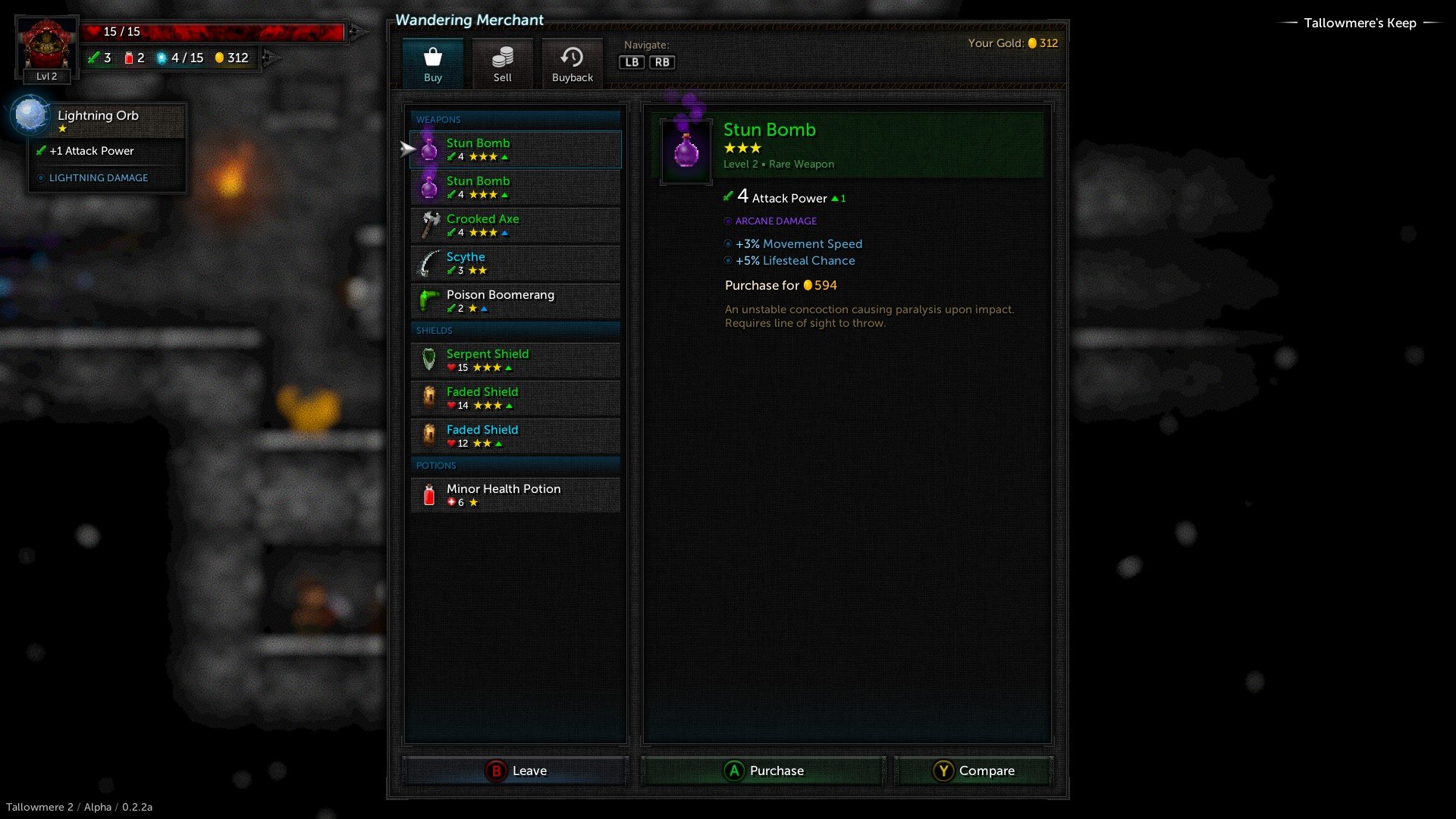Select the Serpent Shield row
The image size is (1456, 819).
[x=516, y=360]
